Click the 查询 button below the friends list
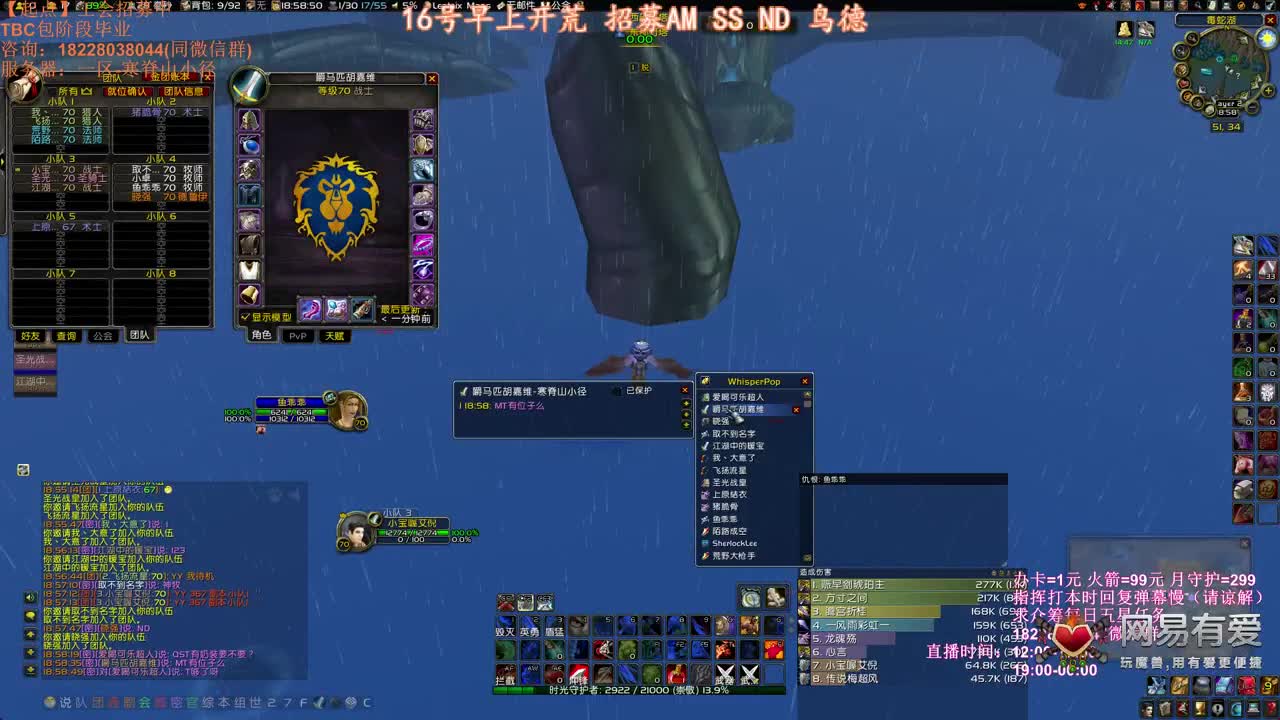 67,335
